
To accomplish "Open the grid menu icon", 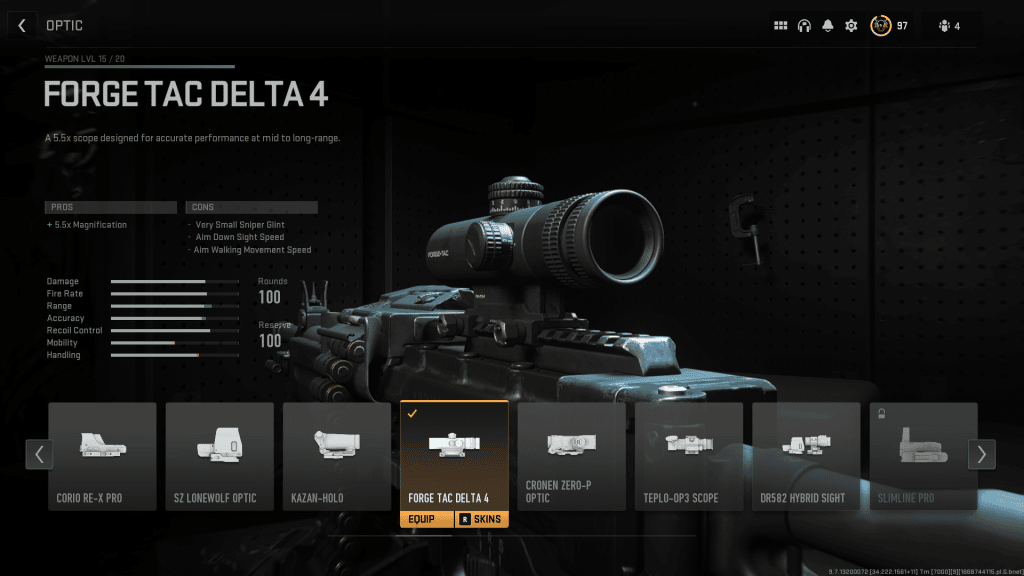I will (781, 26).
